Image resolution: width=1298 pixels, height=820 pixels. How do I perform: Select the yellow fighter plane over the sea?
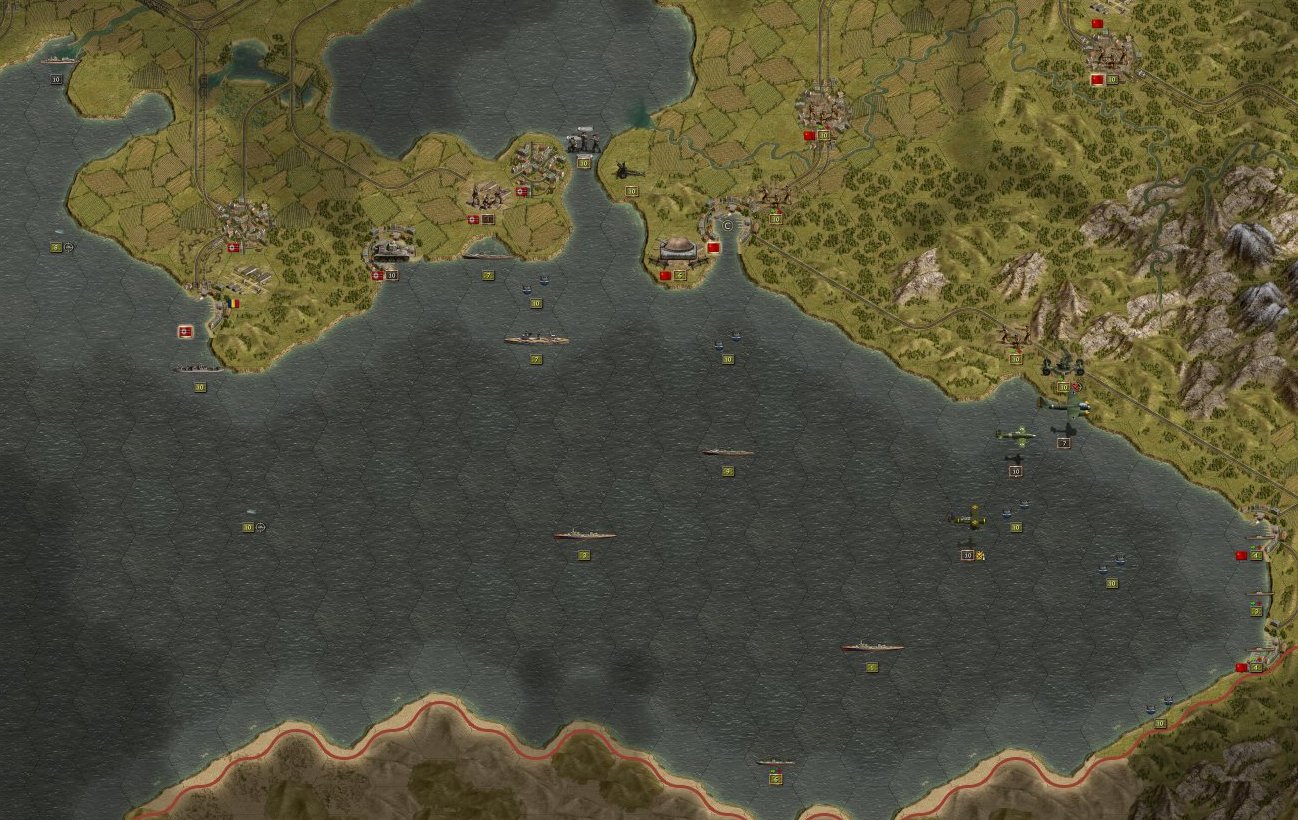(x=968, y=518)
